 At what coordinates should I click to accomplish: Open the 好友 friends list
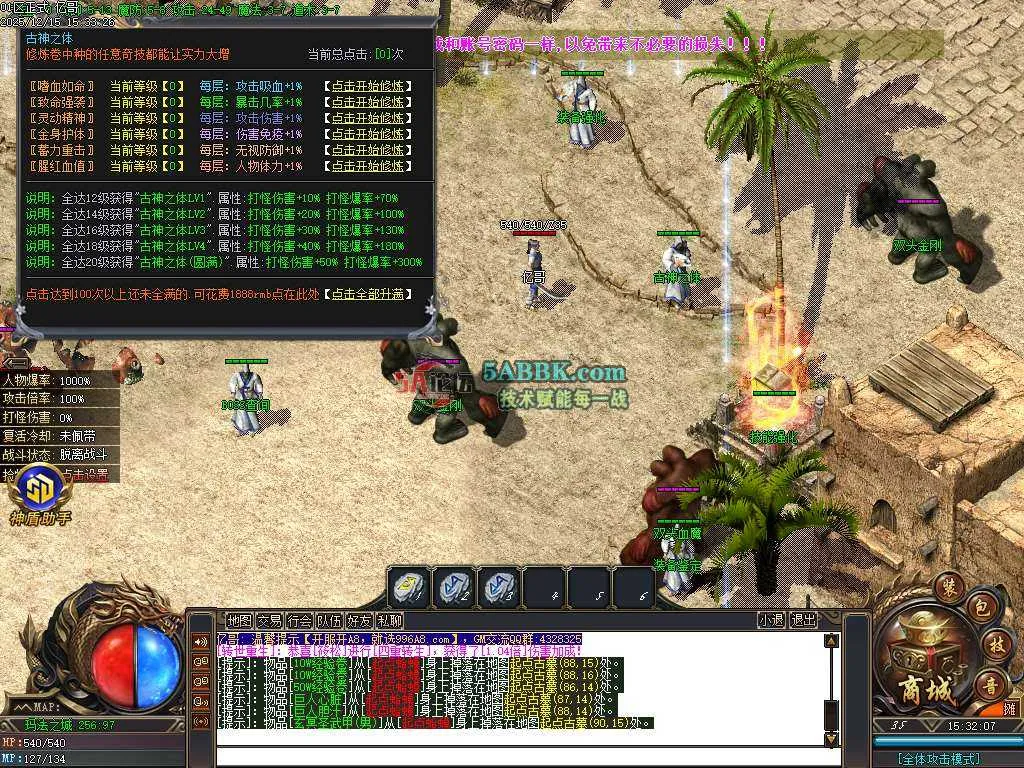(x=359, y=620)
